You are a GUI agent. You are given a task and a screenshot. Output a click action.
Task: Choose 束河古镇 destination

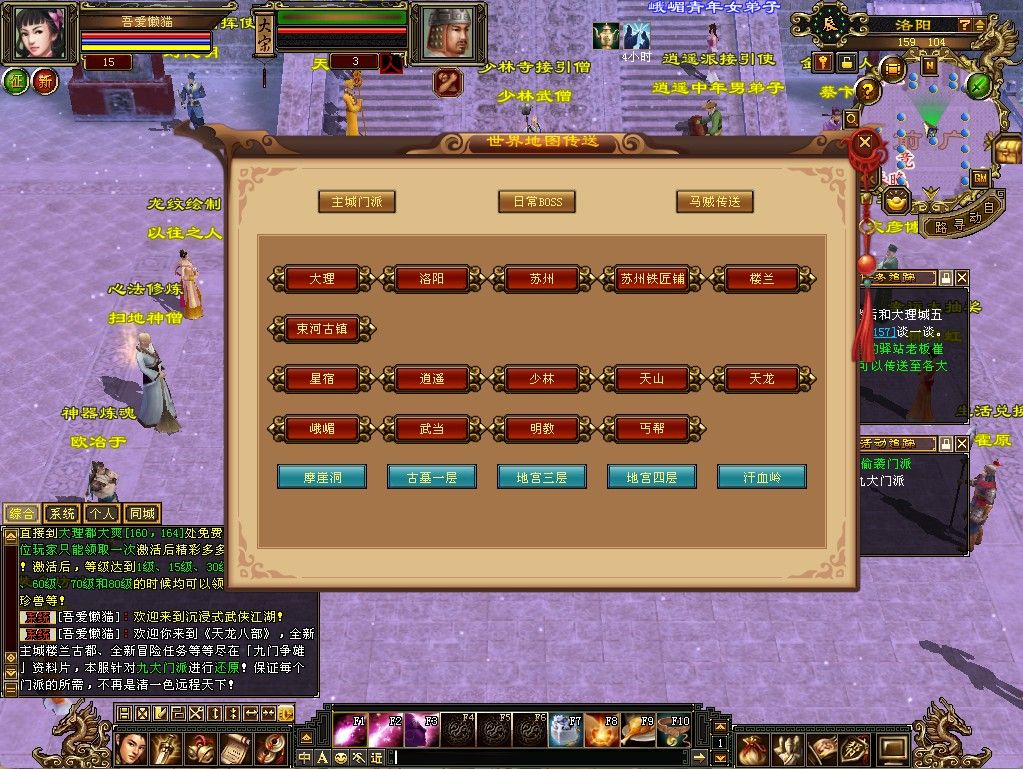click(x=321, y=328)
